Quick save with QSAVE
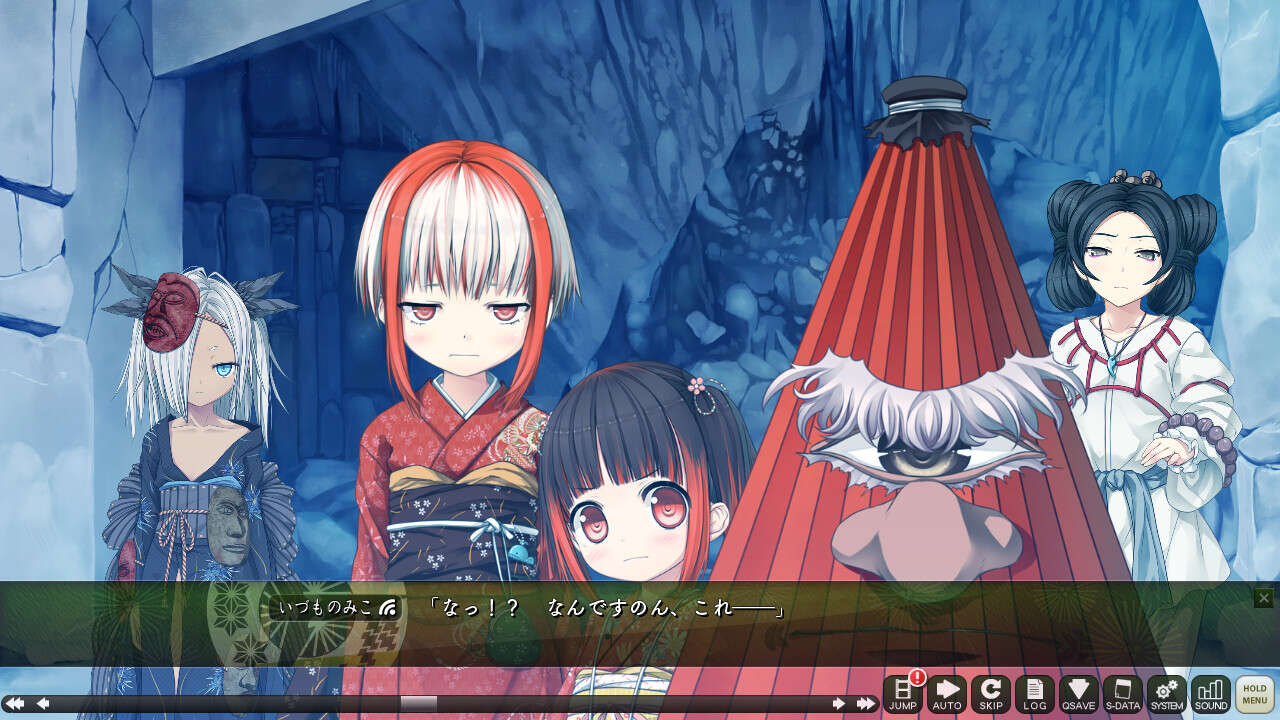Image resolution: width=1280 pixels, height=720 pixels. (x=1078, y=694)
